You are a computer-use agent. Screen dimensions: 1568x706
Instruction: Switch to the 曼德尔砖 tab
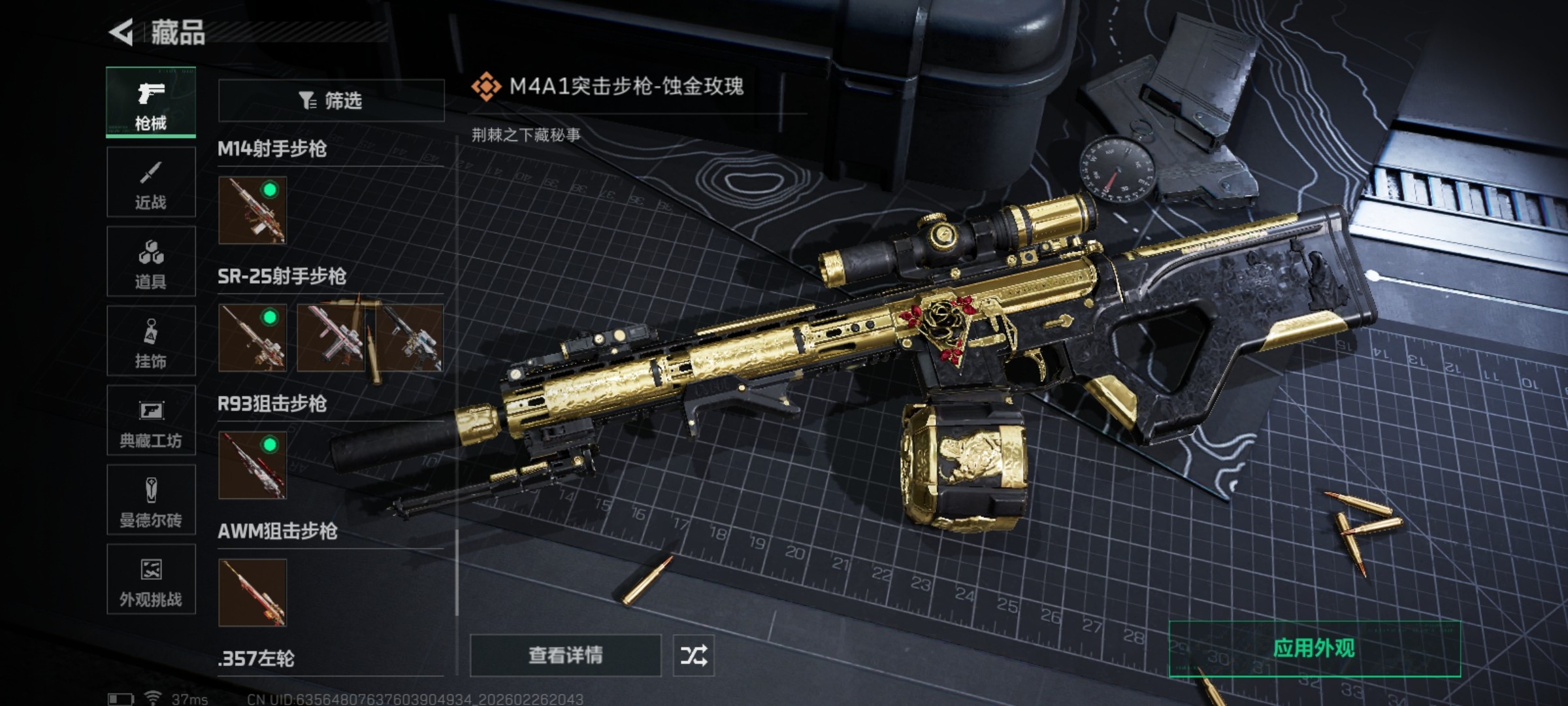151,501
